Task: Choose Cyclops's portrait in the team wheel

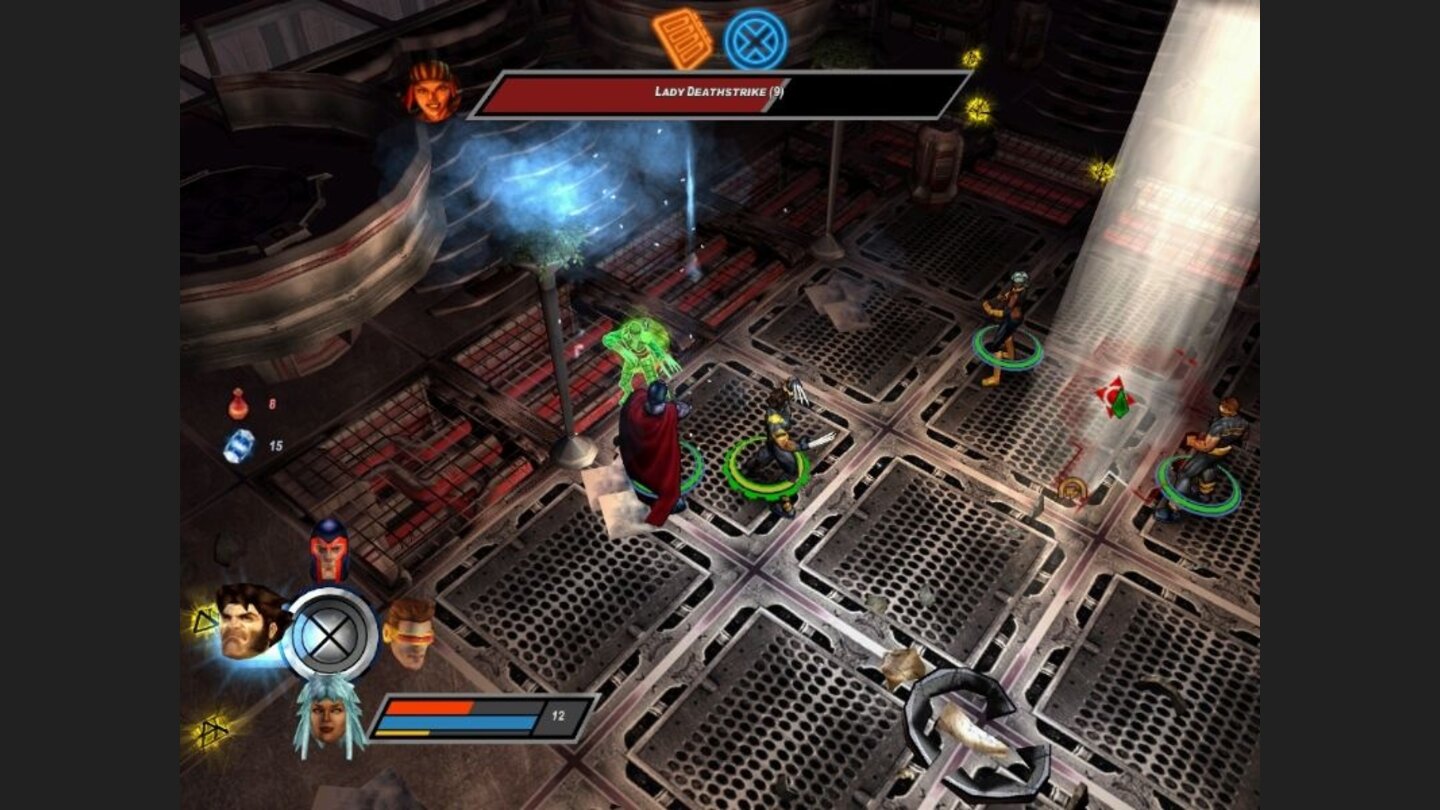Action: (409, 631)
